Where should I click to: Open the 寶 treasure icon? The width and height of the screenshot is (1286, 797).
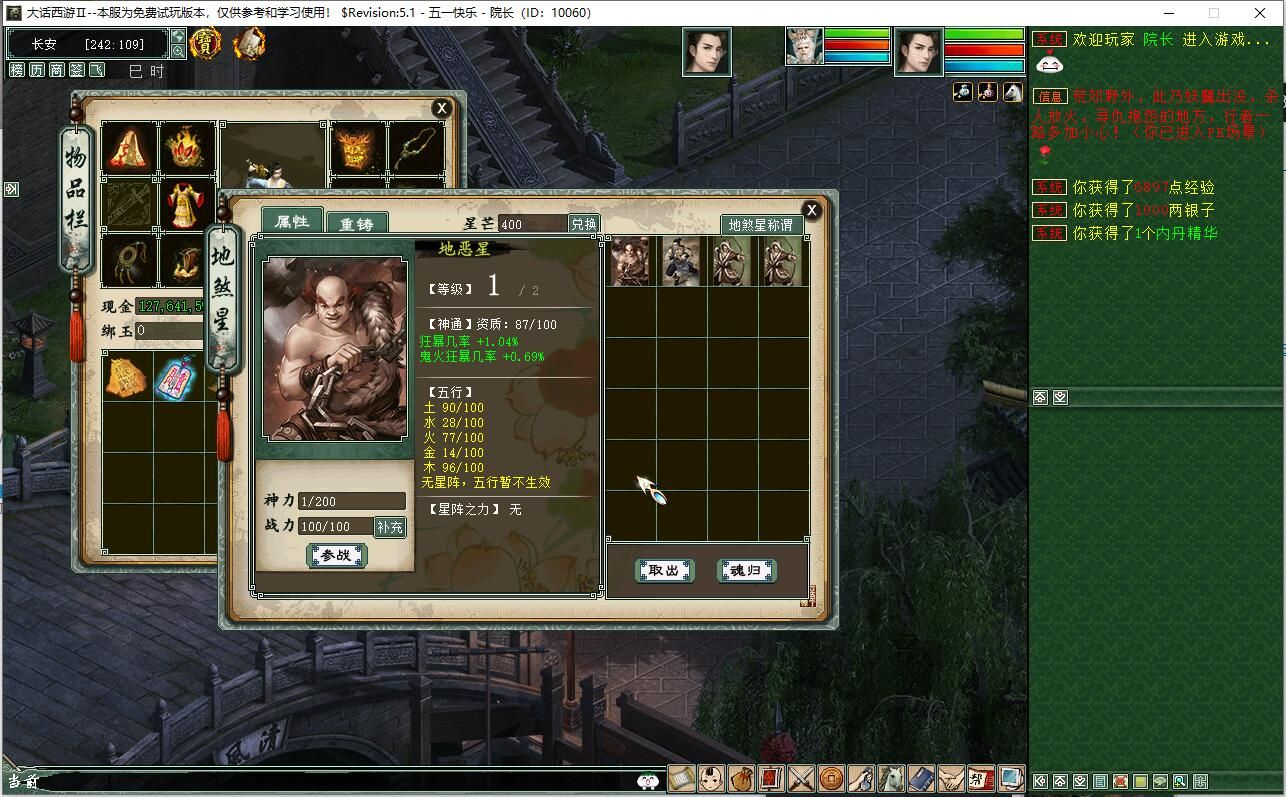pyautogui.click(x=205, y=44)
